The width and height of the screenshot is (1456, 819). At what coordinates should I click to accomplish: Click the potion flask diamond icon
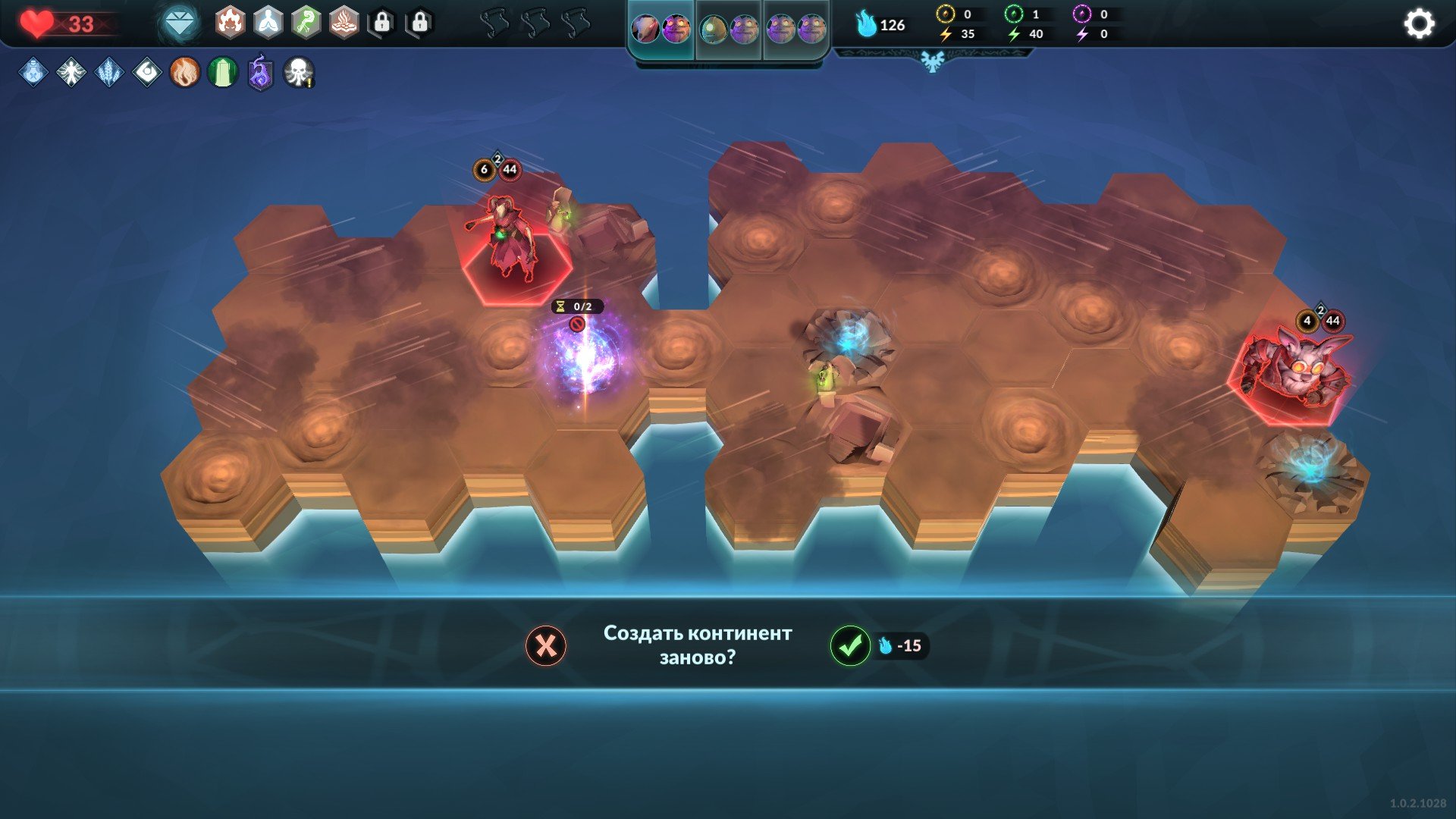(x=33, y=73)
